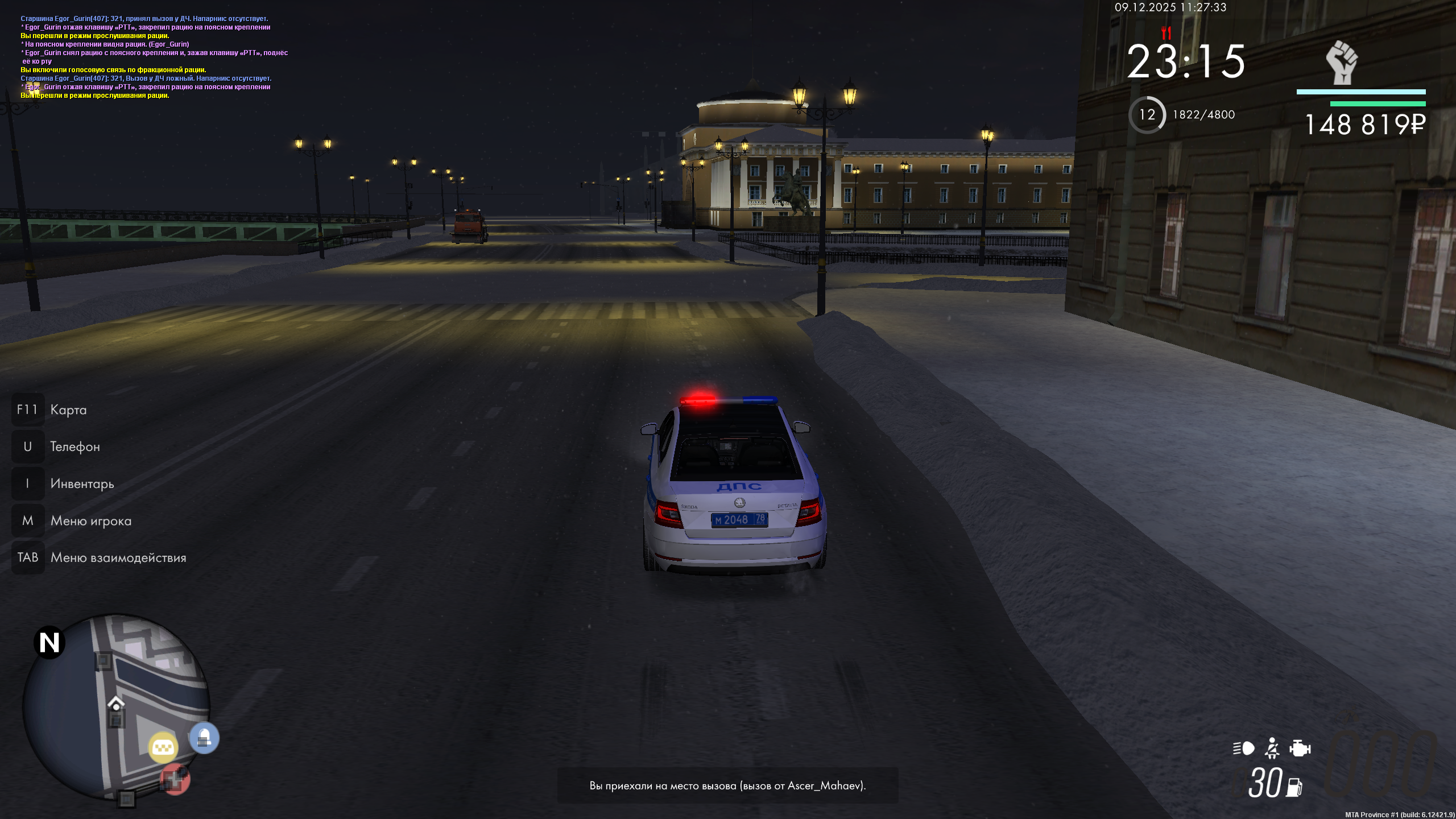Select the yellow taxi marker on minimap

pos(163,747)
